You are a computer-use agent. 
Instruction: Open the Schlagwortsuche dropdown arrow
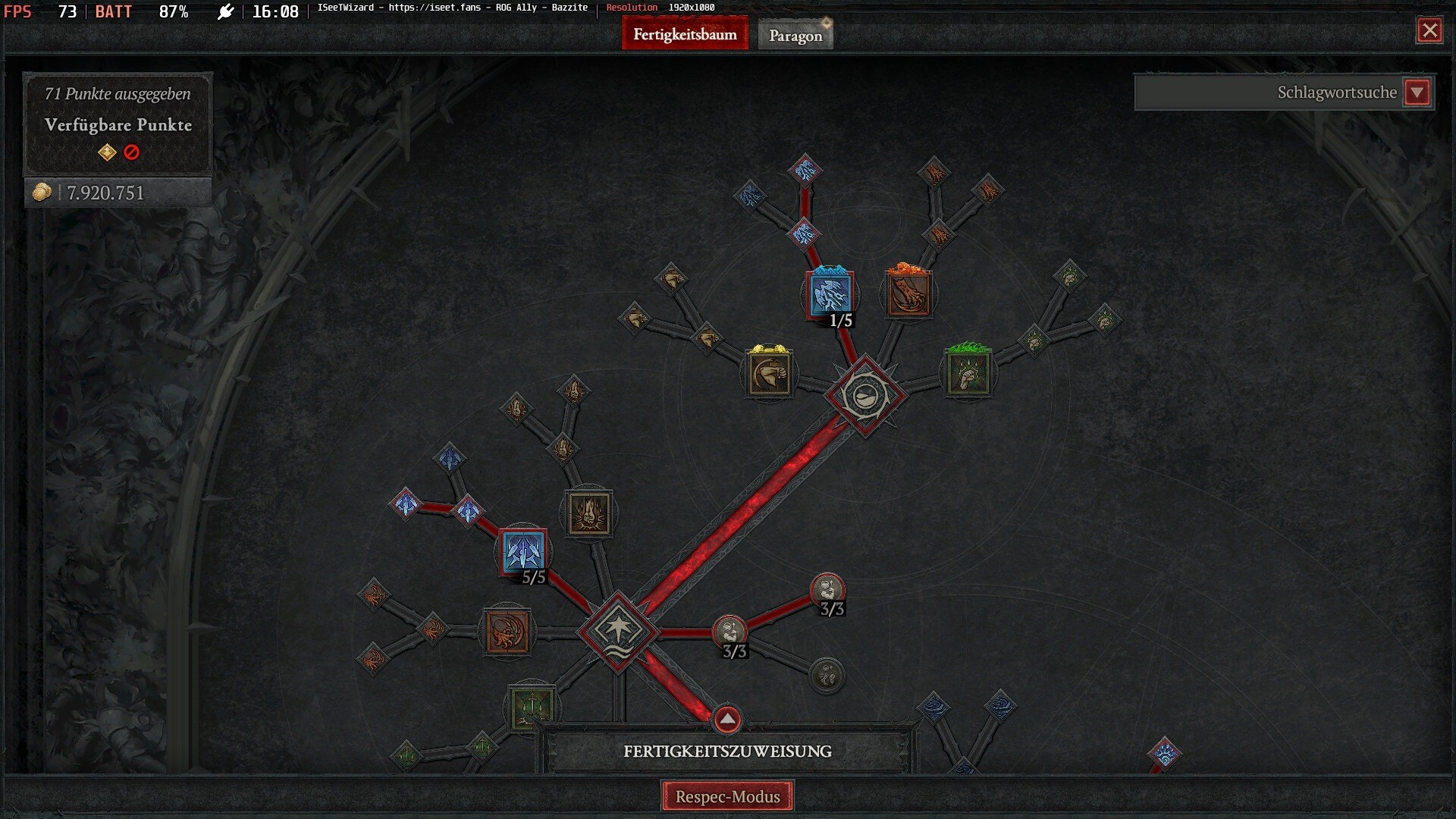[1417, 93]
